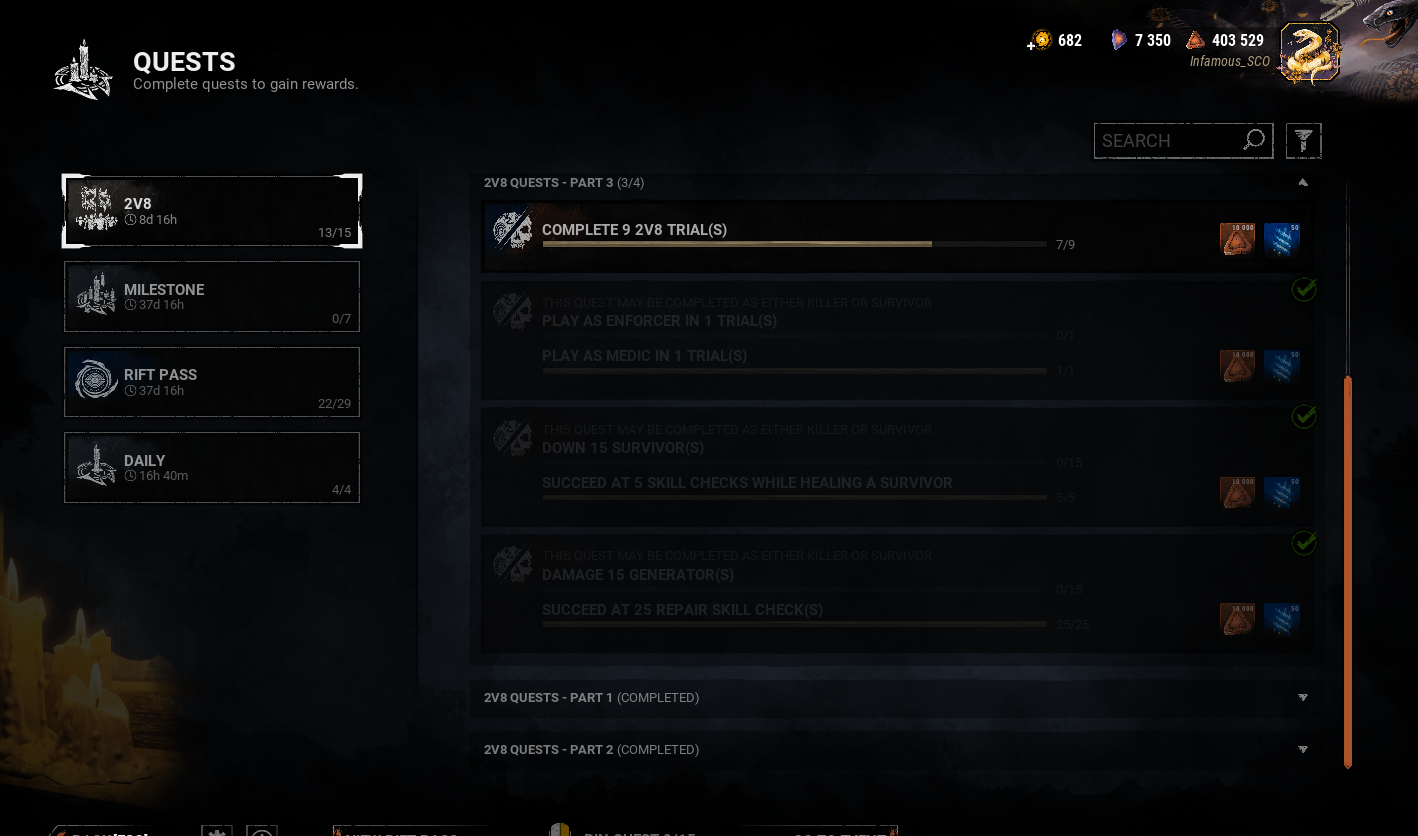Toggle completion check beside Down 15 Survivors quest

tap(1304, 416)
